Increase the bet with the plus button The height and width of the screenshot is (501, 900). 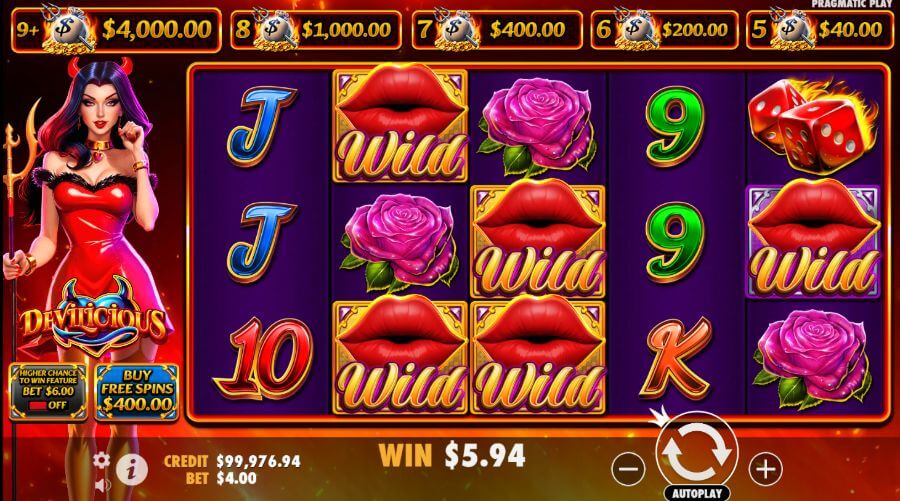pos(765,466)
